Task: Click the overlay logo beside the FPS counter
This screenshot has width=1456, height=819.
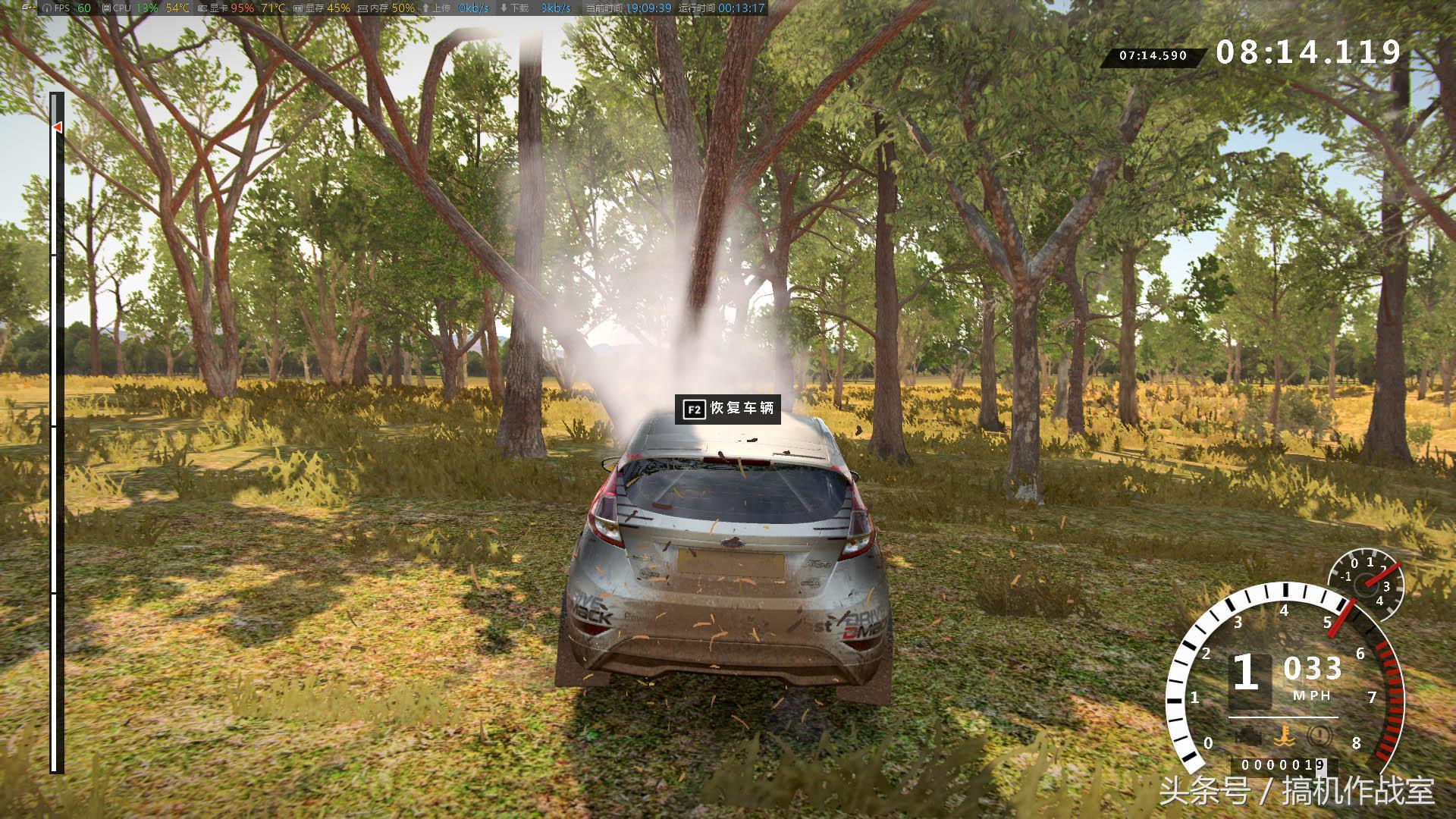Action: (x=29, y=8)
